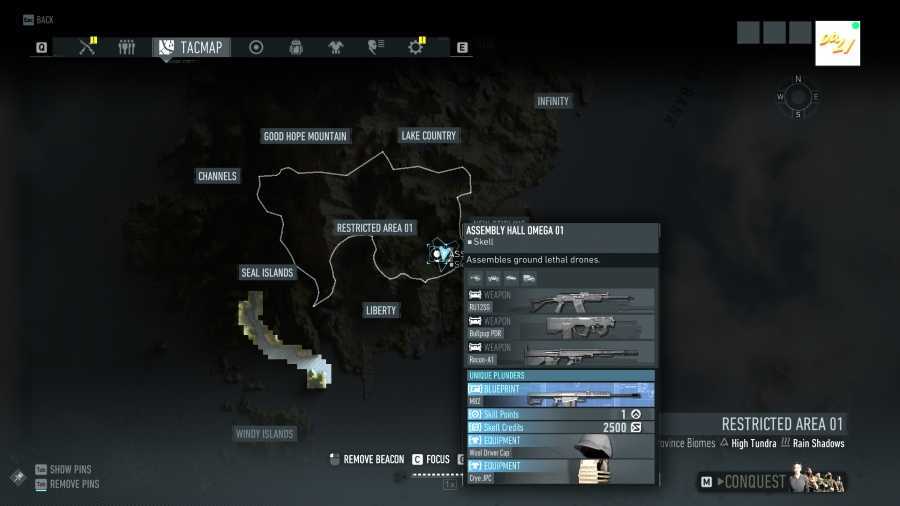Select the Assembly Hall Omega 01 map marker
This screenshot has height=506, width=900.
[438, 254]
